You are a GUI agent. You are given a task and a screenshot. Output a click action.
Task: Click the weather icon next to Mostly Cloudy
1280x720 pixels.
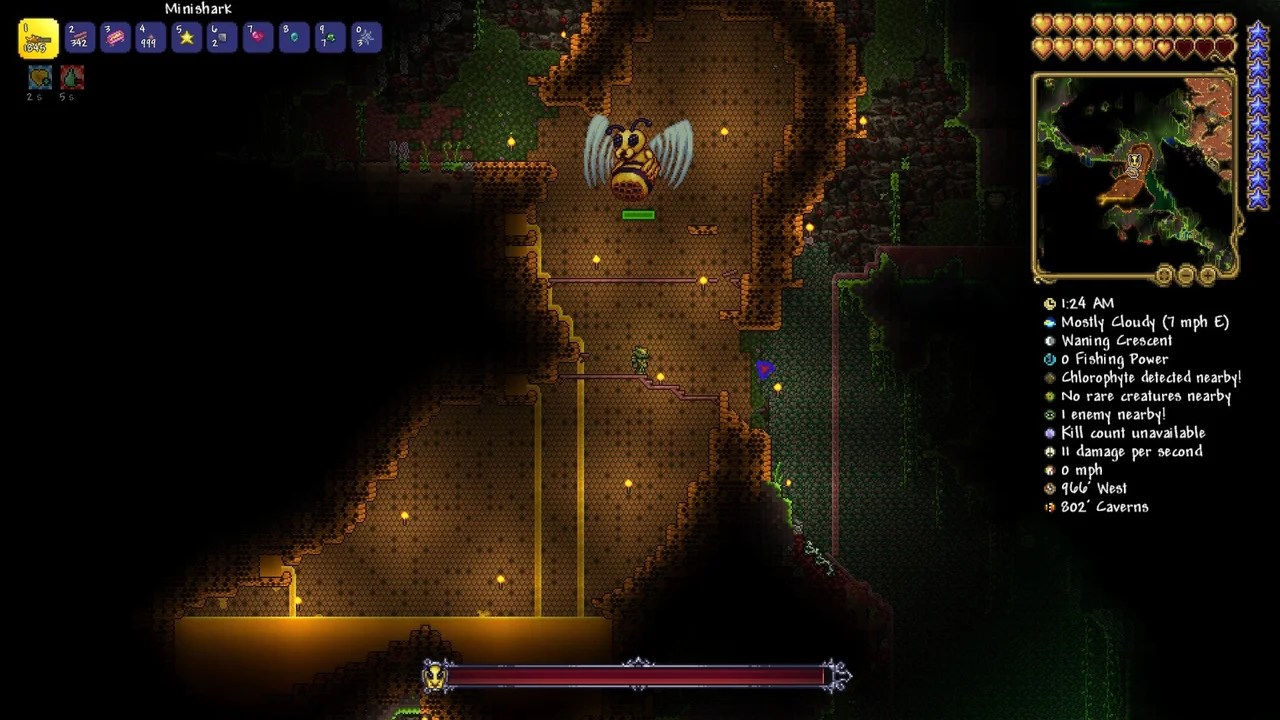[x=1048, y=322]
